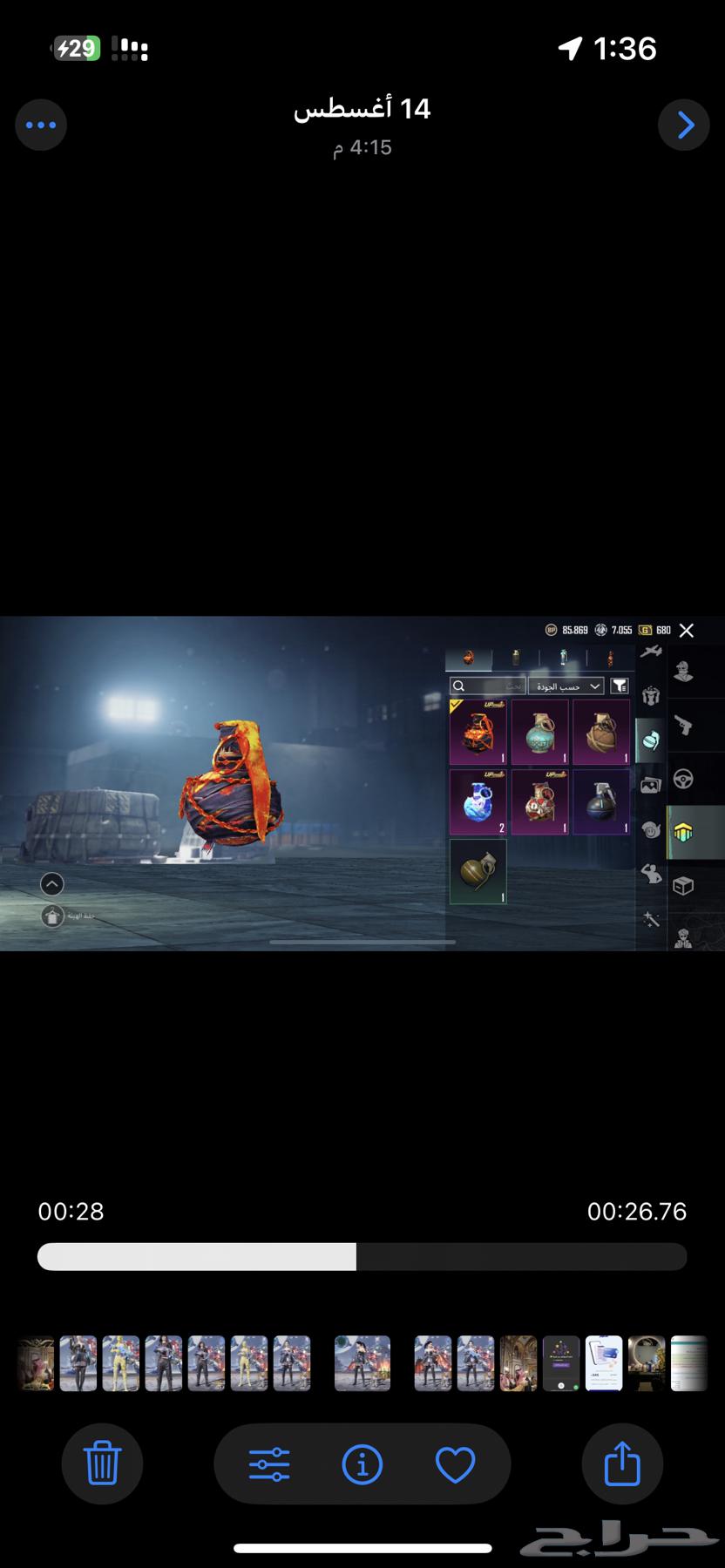Screen dimensions: 725x1568
Task: Open the sort-by-quality dropdown
Action: 566,686
